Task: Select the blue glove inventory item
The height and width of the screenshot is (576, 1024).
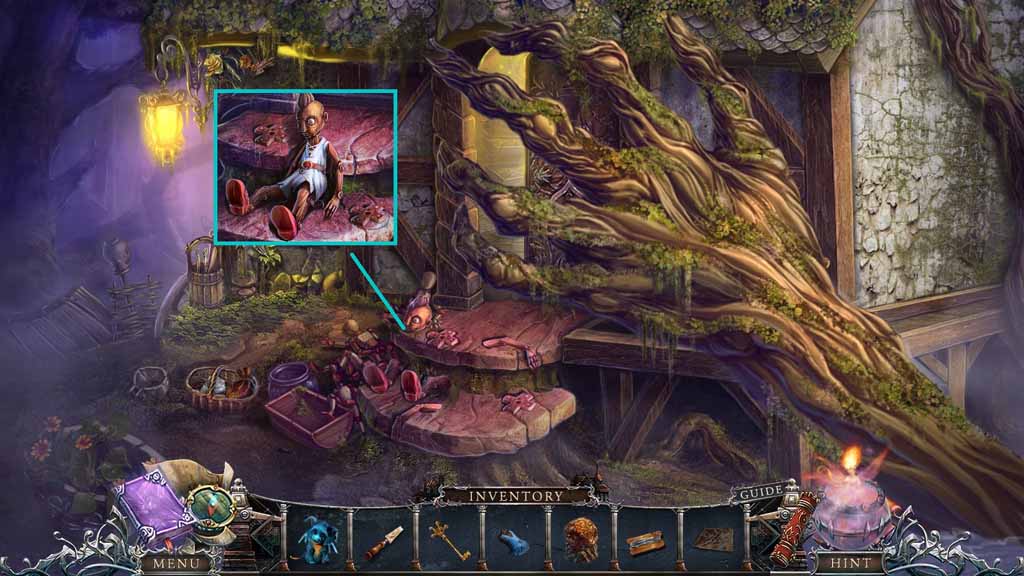Action: pos(513,542)
